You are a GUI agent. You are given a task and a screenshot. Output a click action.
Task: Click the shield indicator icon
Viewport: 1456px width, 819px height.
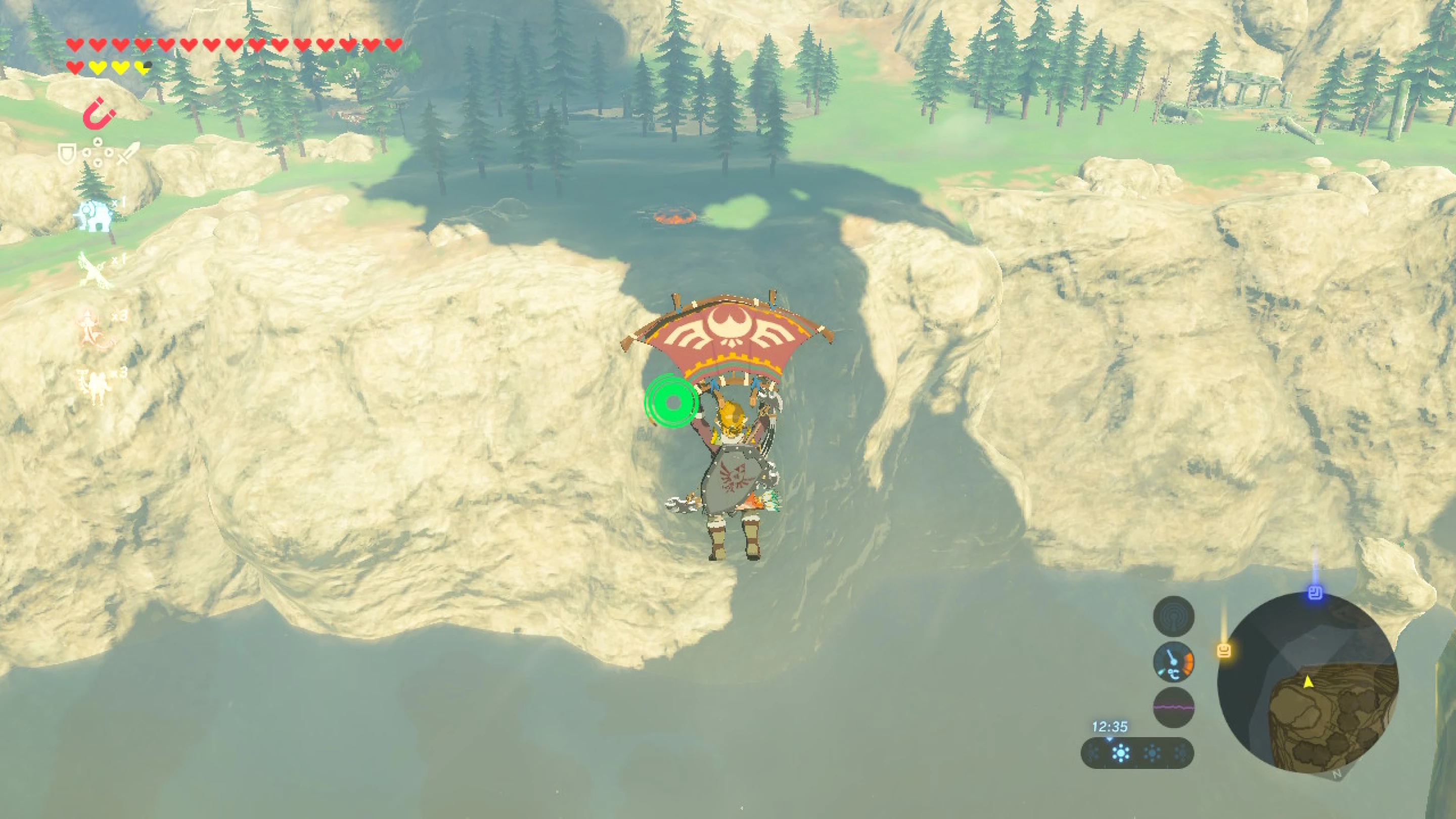pos(67,154)
